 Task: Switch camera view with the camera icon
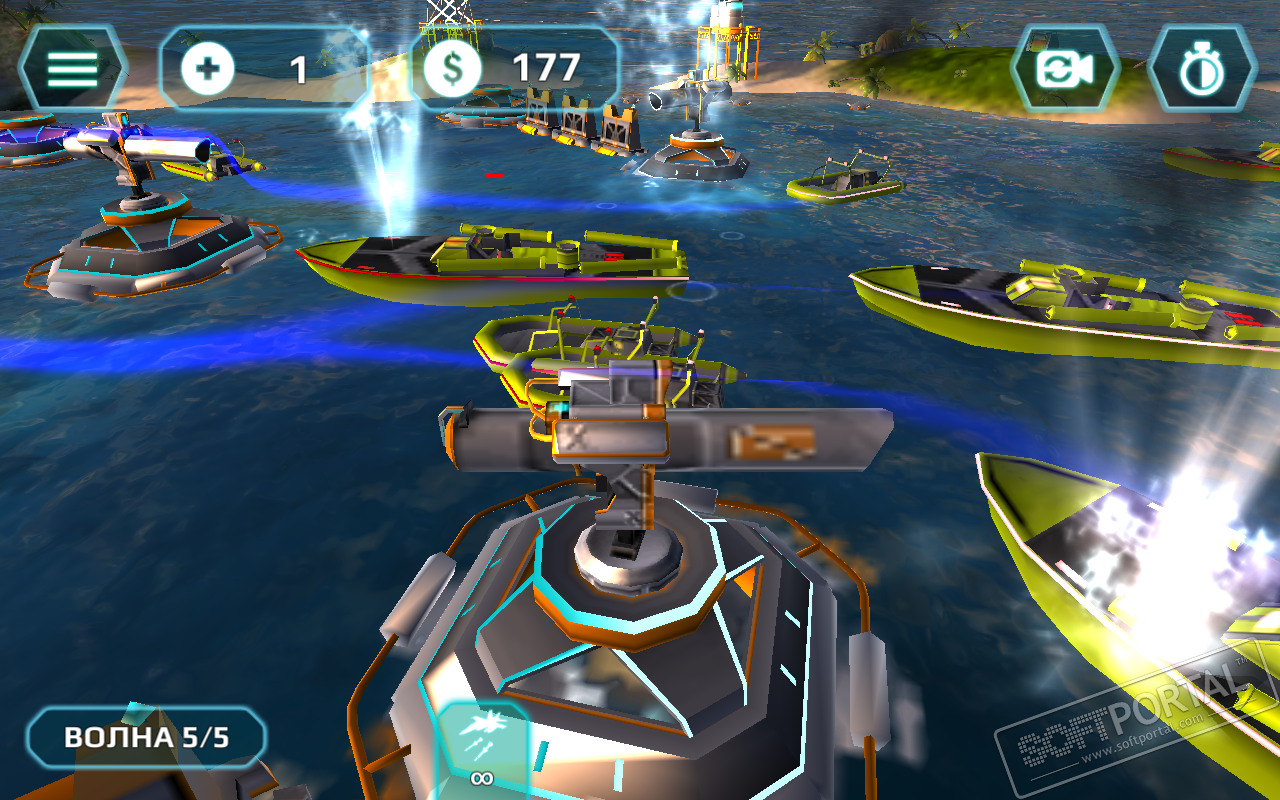coord(1064,69)
